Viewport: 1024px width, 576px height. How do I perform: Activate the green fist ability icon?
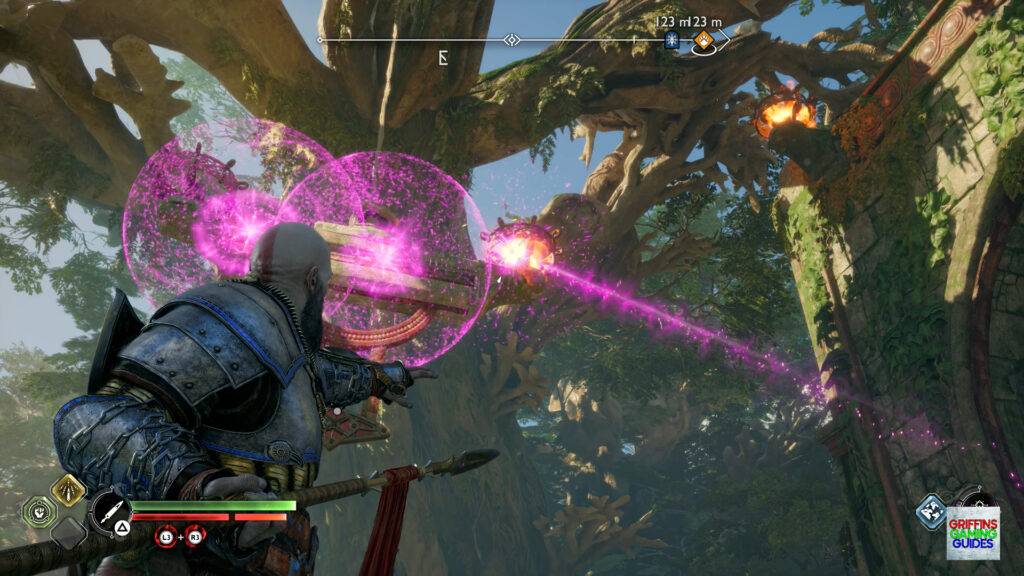tap(37, 510)
